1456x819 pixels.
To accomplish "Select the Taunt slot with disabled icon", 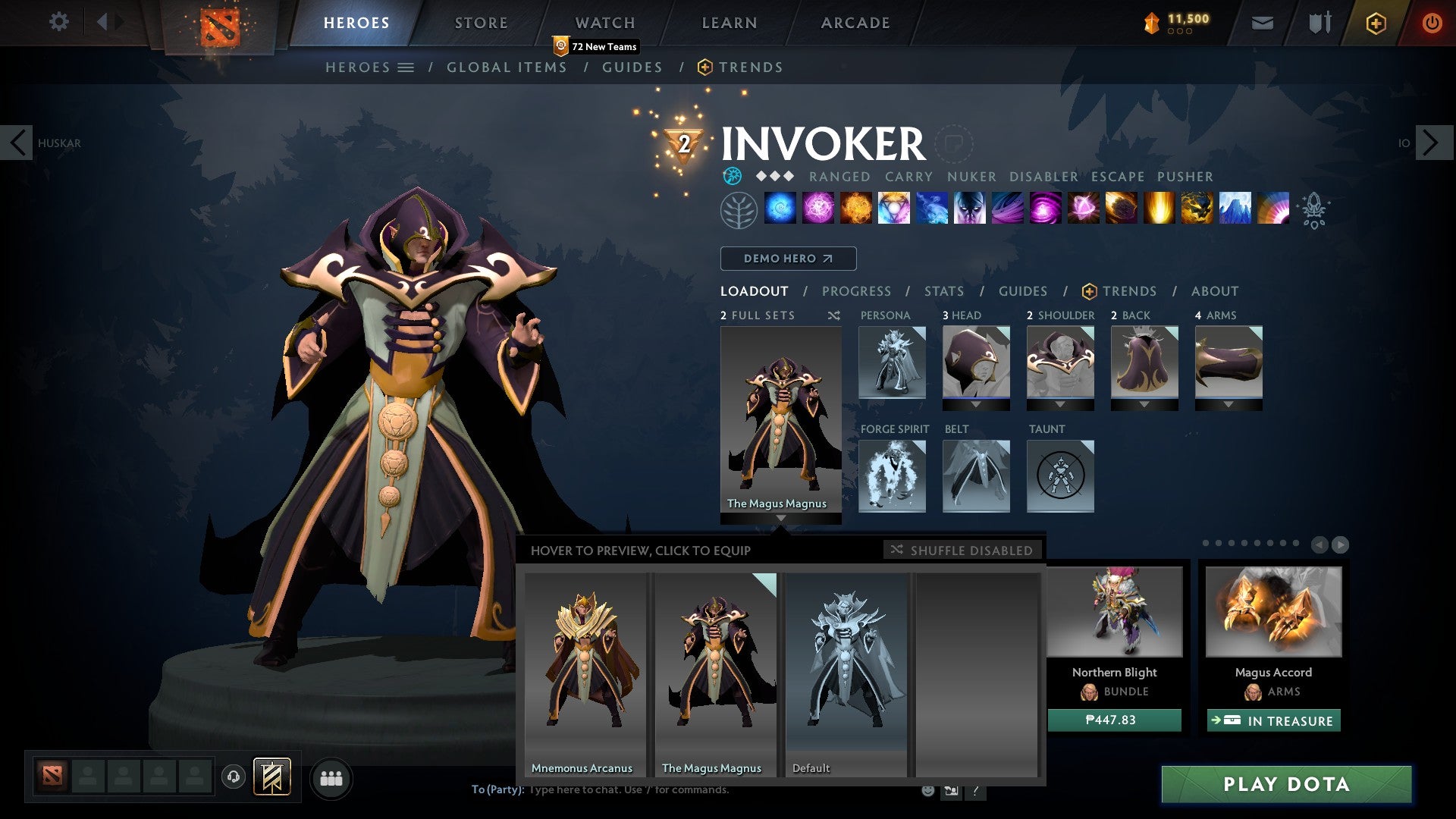I will click(x=1060, y=476).
